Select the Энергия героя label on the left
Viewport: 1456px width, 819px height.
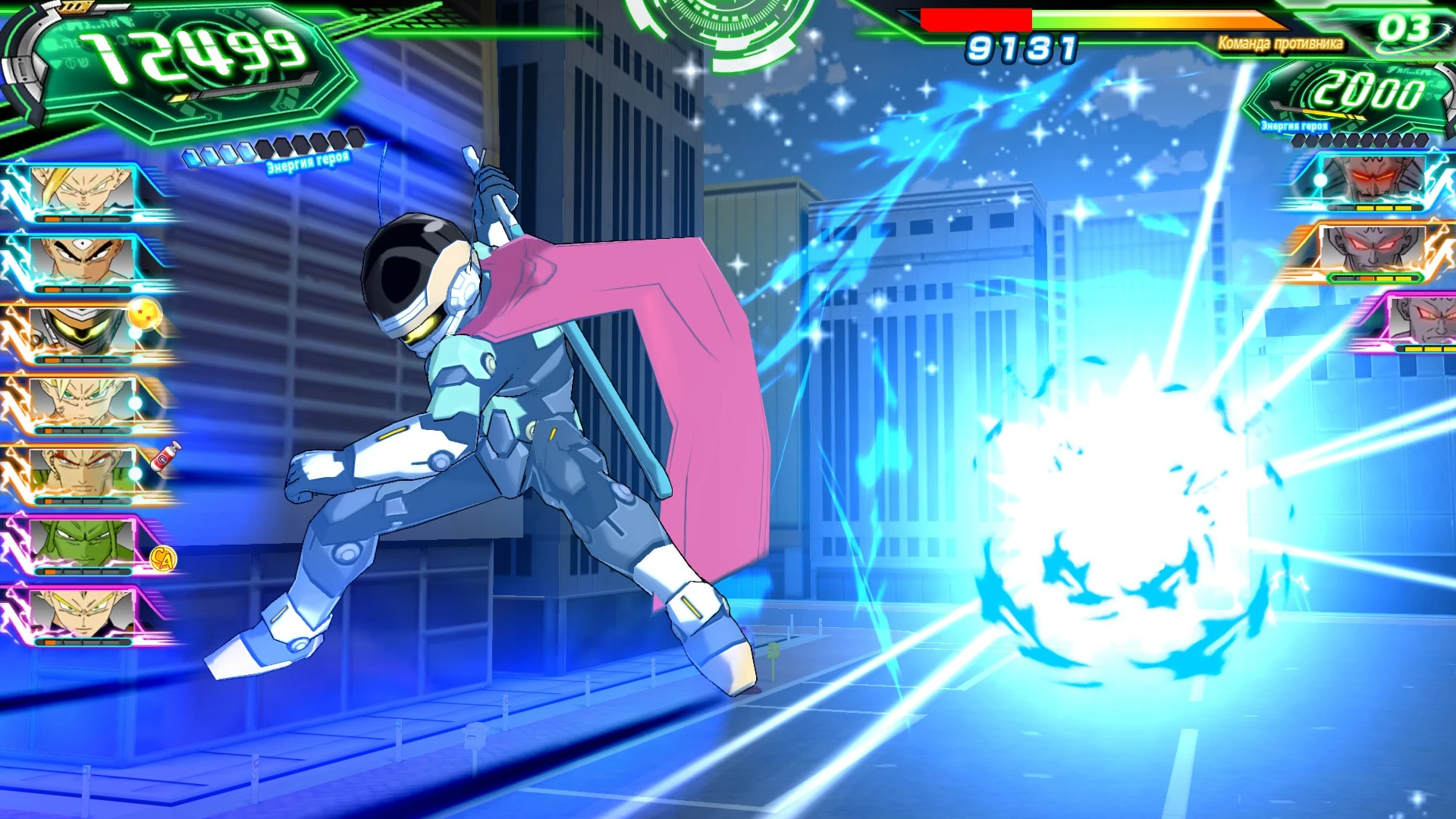tap(306, 160)
